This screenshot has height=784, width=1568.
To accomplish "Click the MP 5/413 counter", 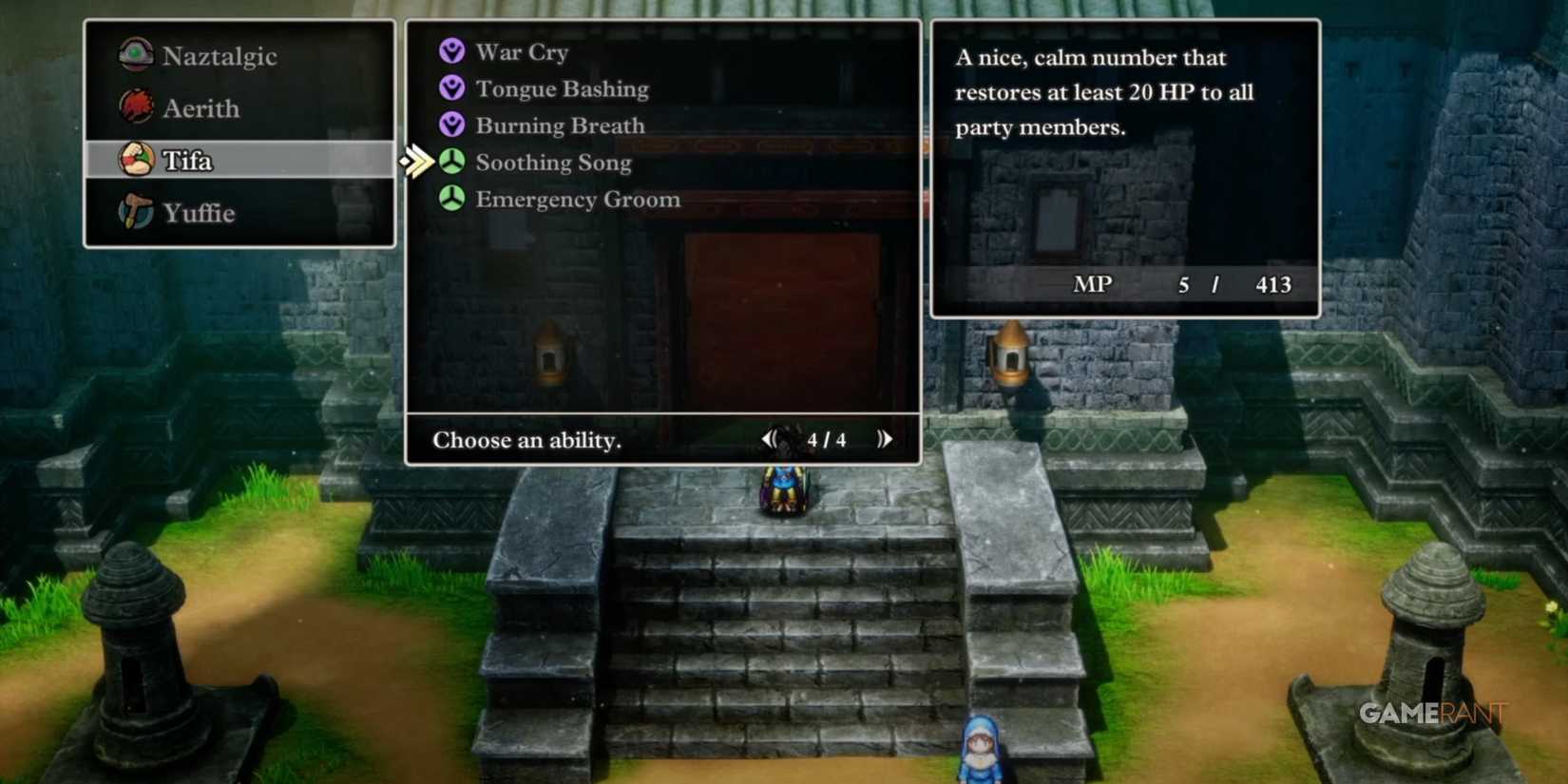I will [x=1181, y=284].
